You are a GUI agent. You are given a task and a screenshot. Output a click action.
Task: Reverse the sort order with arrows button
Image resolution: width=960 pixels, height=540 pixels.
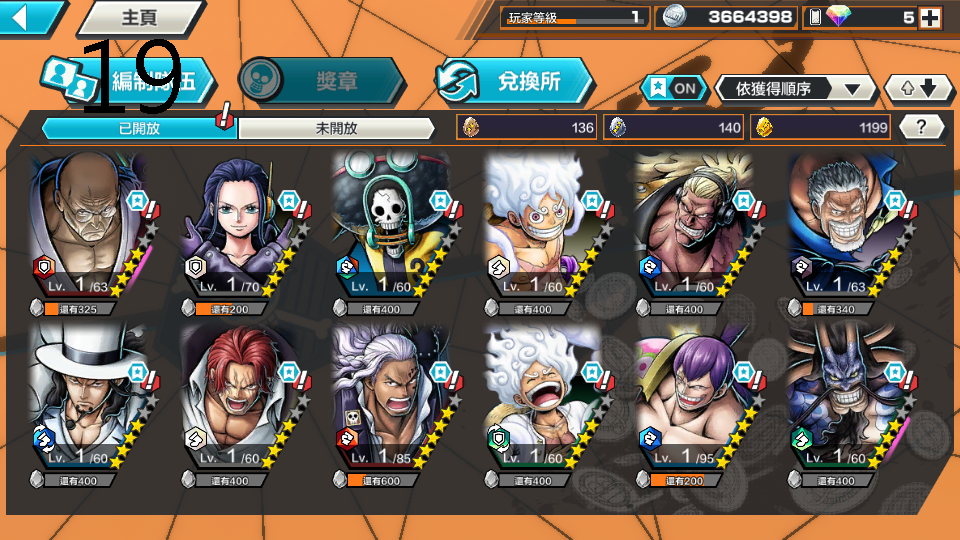pyautogui.click(x=918, y=88)
